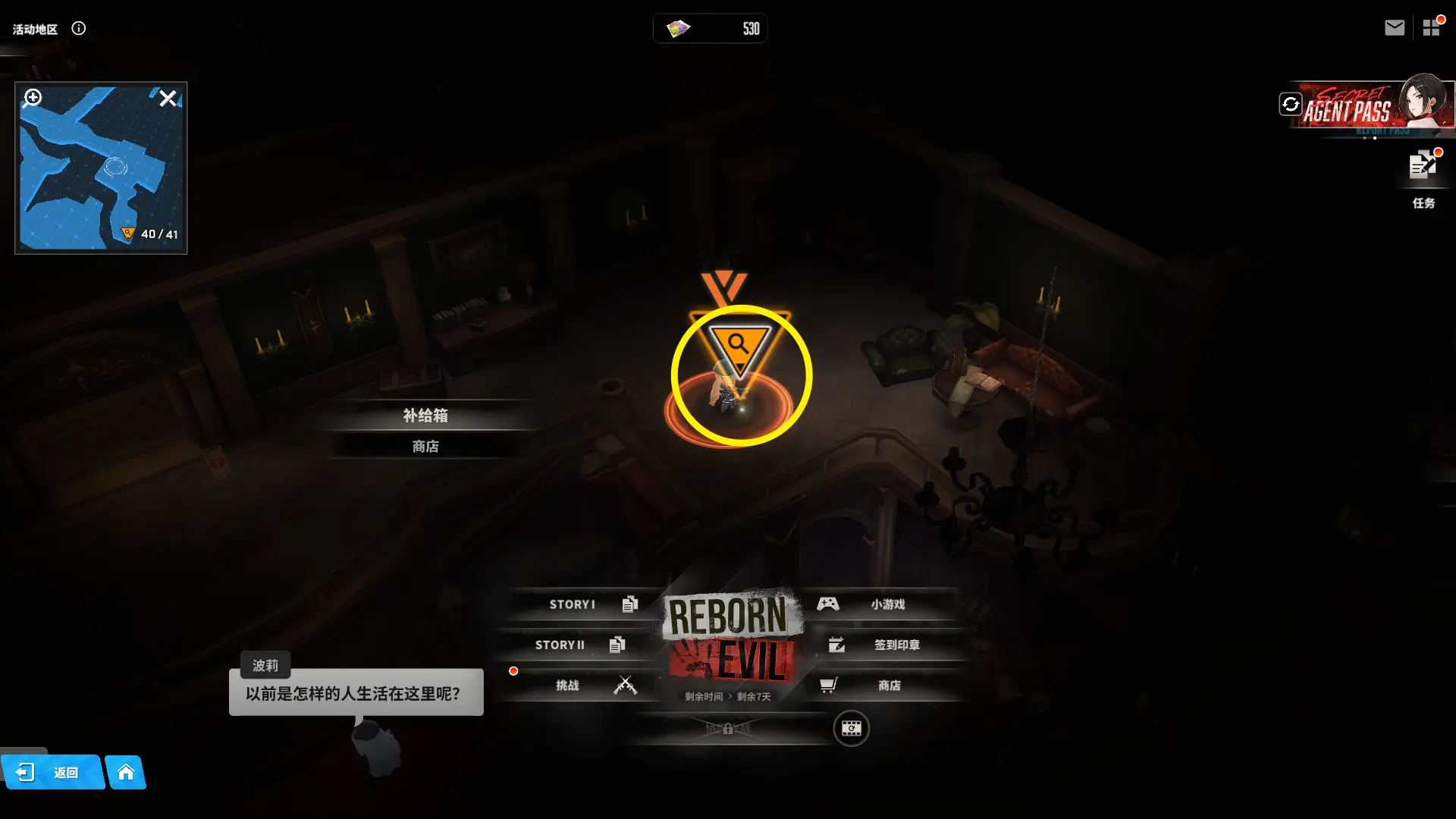Click the 返回 back button
The width and height of the screenshot is (1456, 819).
click(53, 773)
